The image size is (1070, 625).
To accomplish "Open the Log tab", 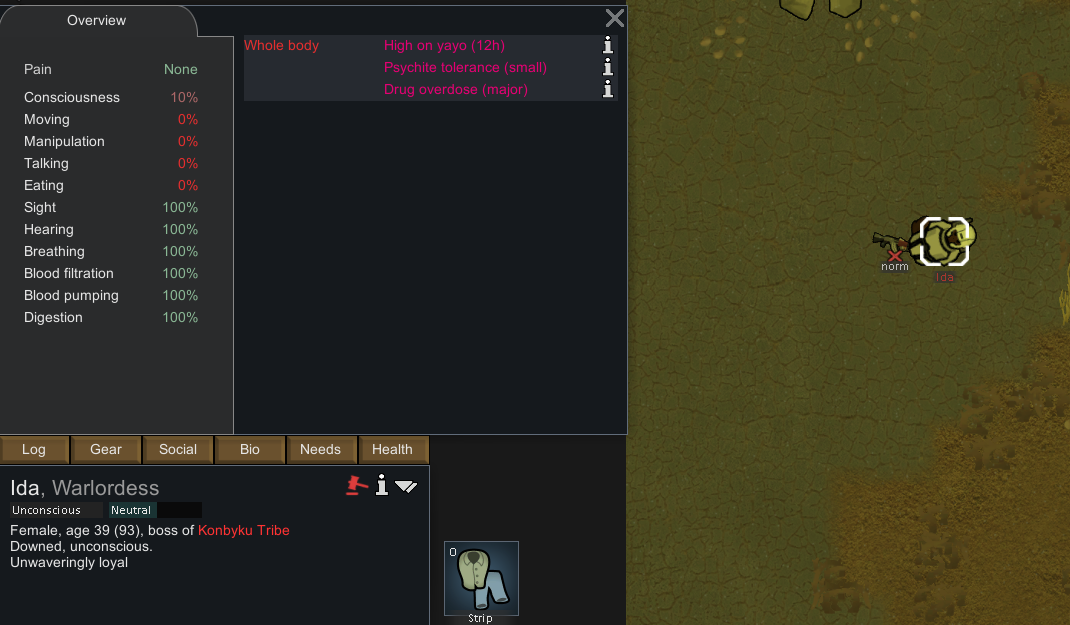I will point(34,450).
